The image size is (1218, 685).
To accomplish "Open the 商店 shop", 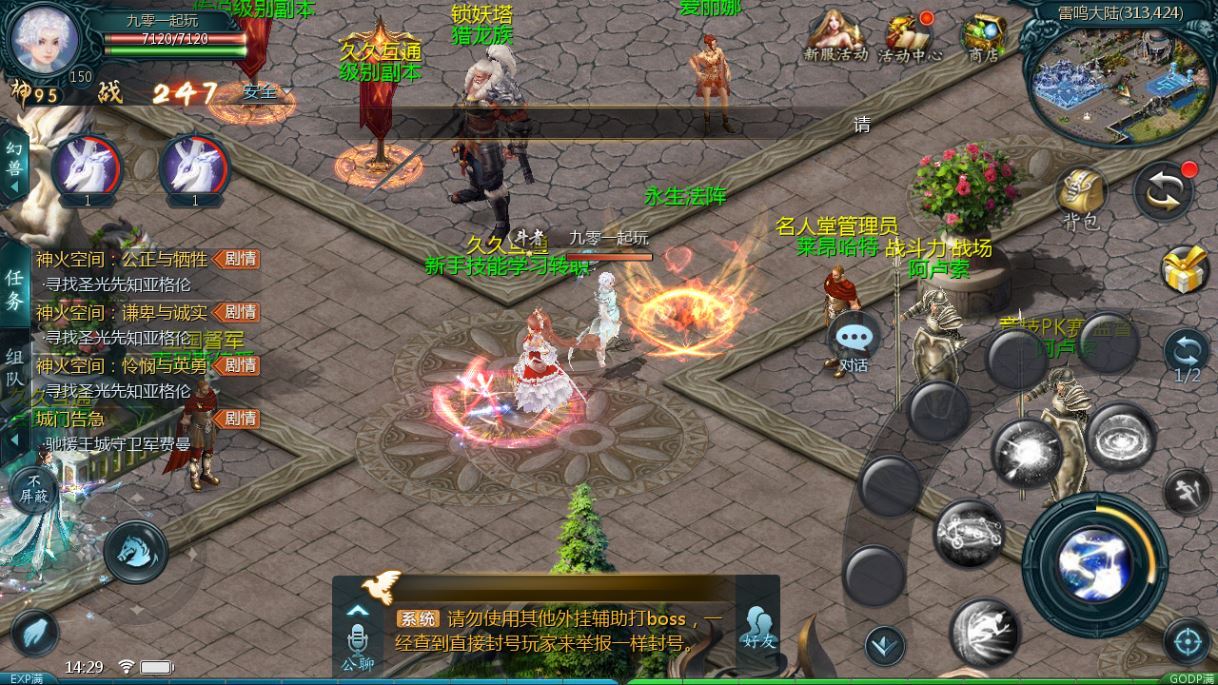I will pos(983,37).
